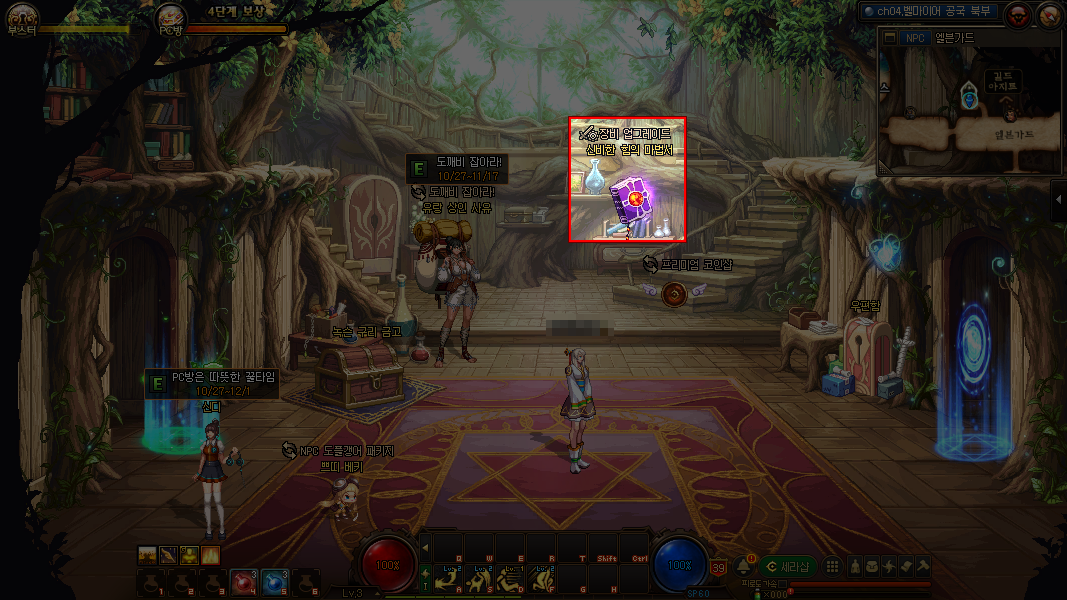Open the 프리미엄 코인샵 coin icon
Viewport: 1067px width, 600px height.
click(673, 293)
